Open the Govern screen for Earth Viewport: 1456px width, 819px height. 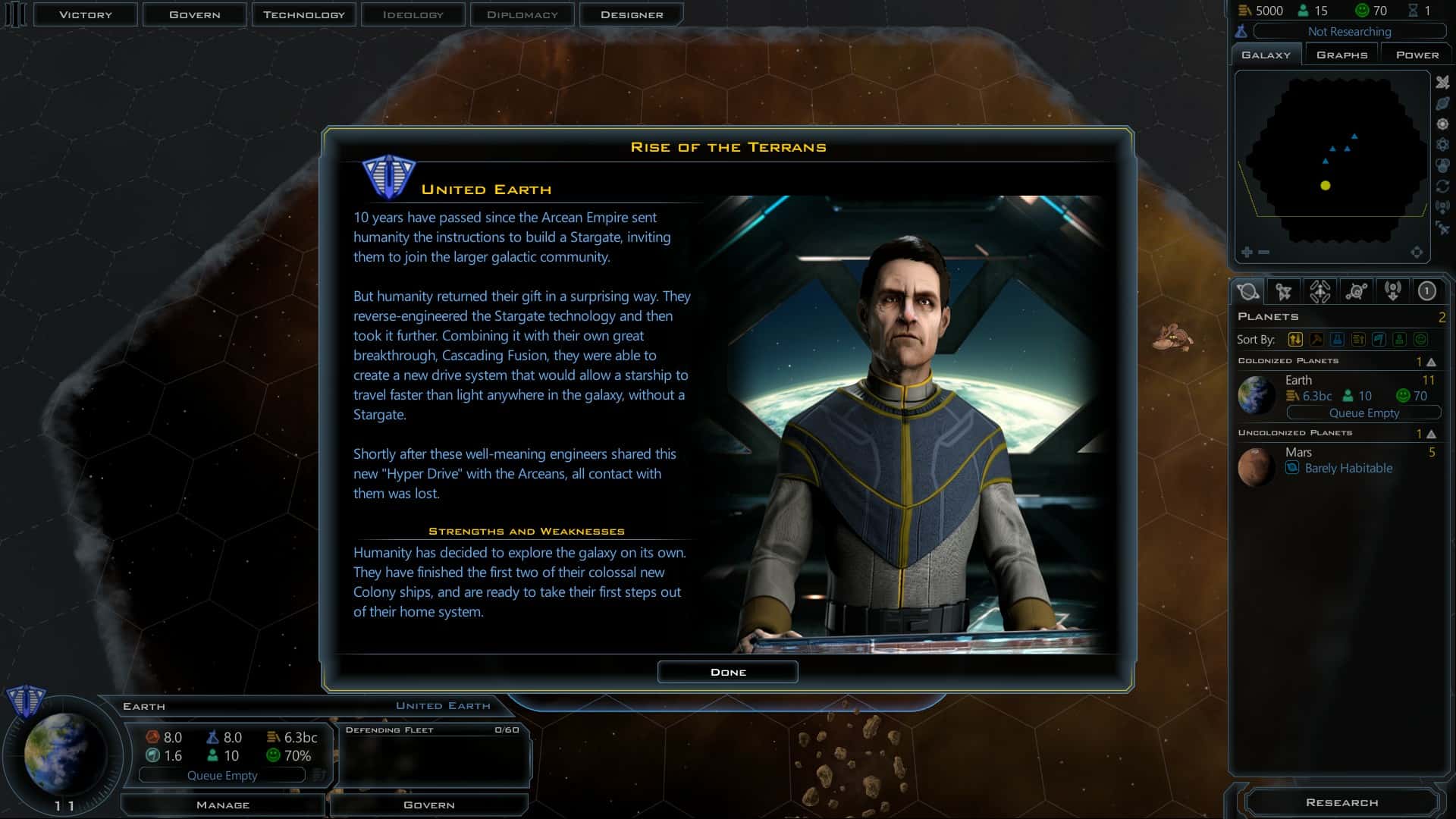[428, 805]
